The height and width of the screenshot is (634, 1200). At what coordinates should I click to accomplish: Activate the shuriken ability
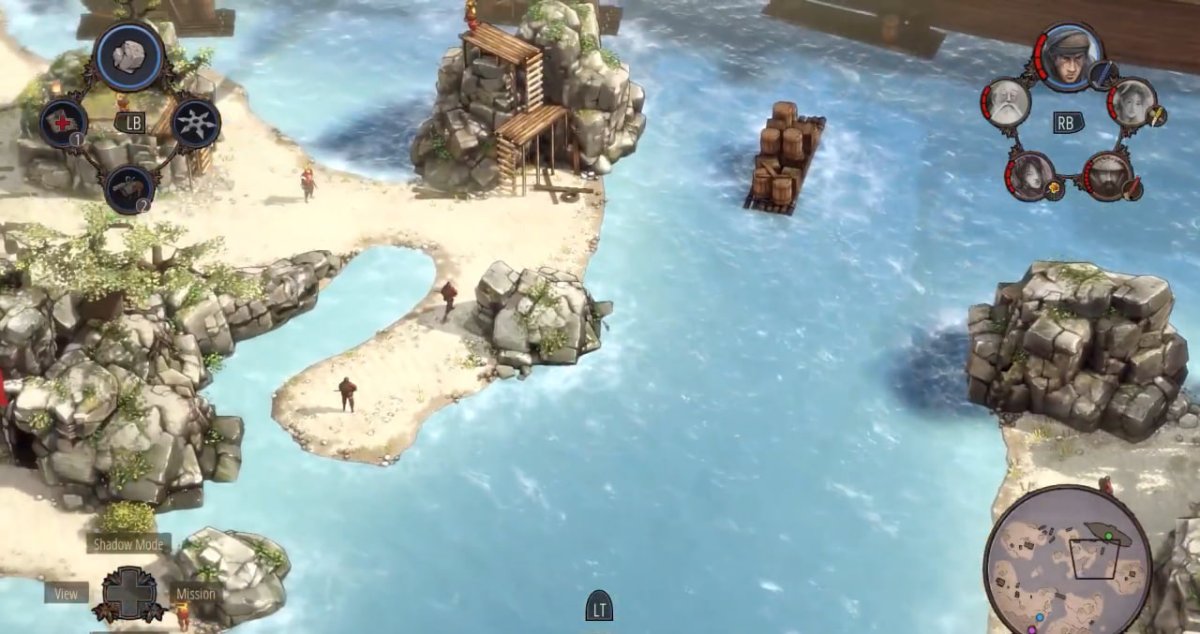pos(196,123)
